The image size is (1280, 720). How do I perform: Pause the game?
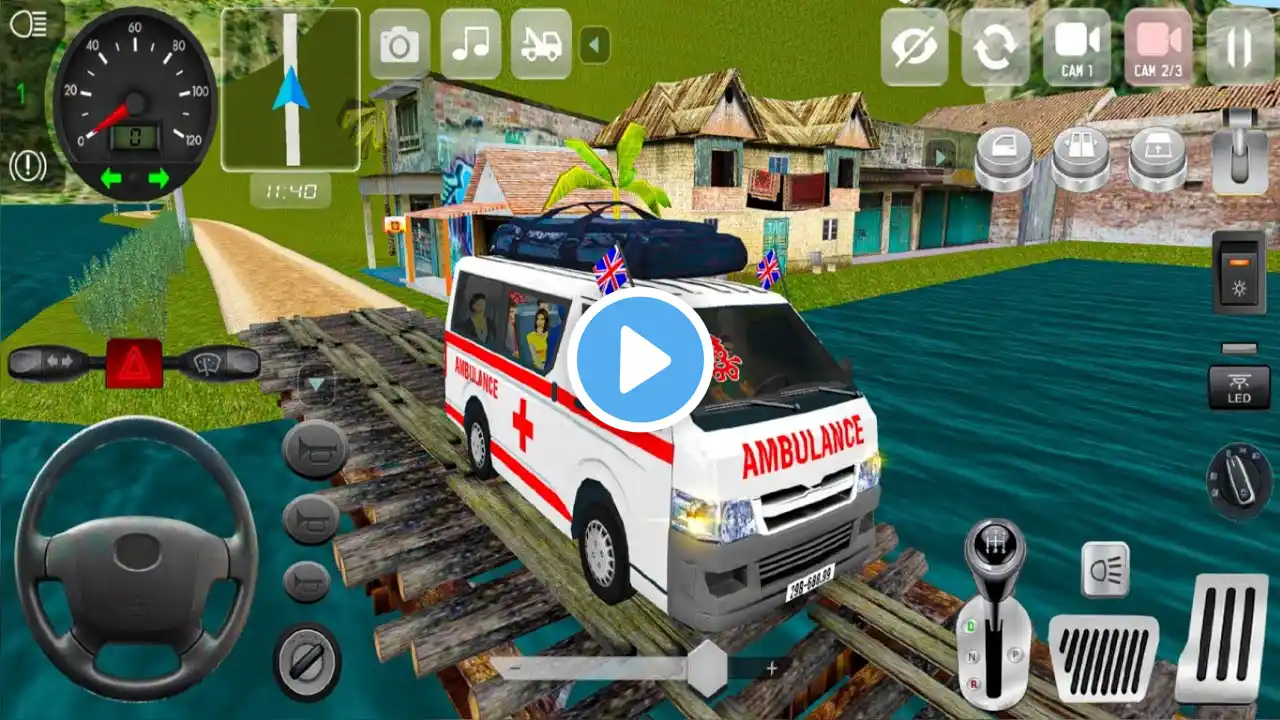click(x=1240, y=47)
